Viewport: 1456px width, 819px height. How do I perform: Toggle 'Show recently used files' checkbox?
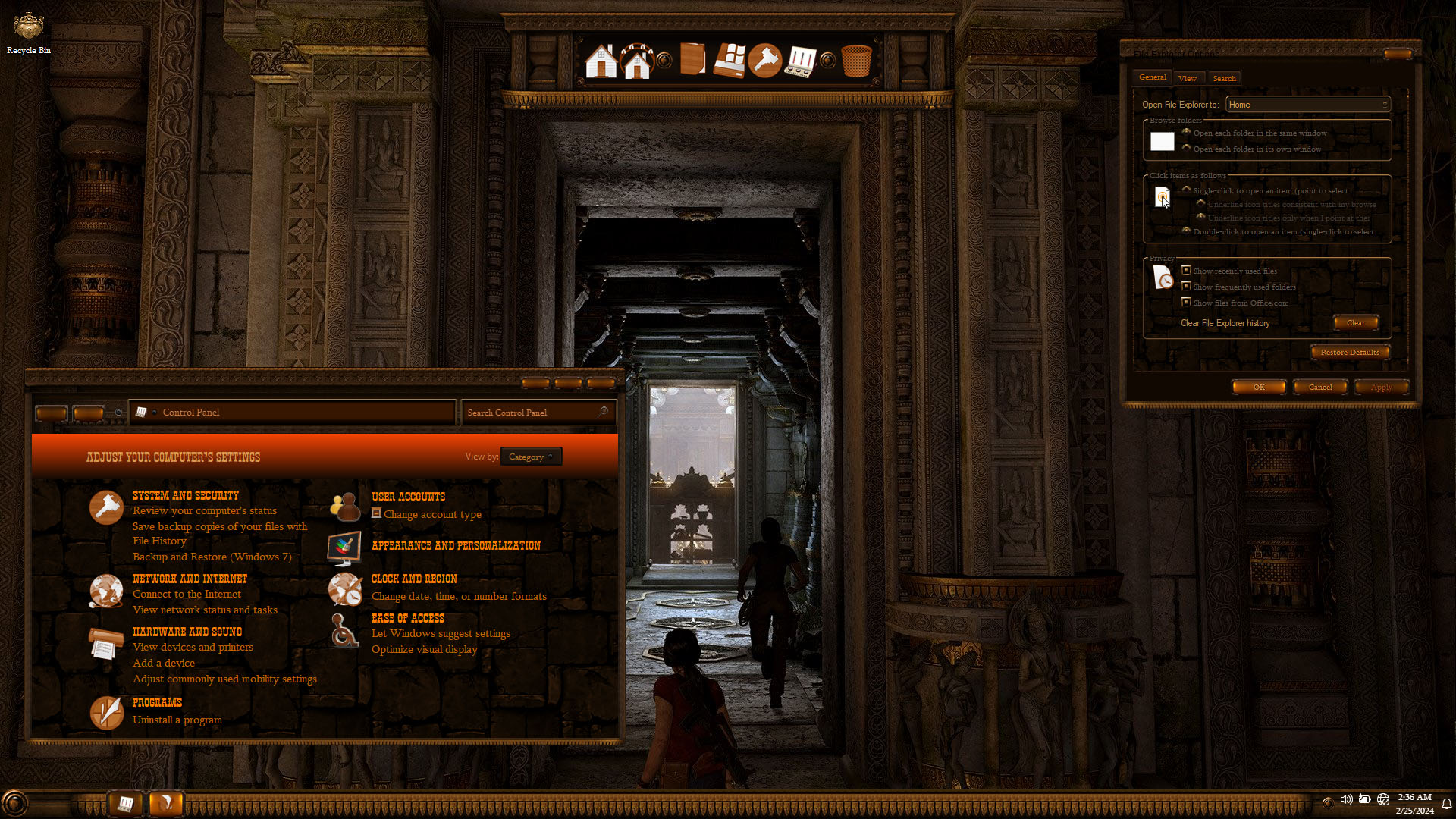coord(1187,271)
